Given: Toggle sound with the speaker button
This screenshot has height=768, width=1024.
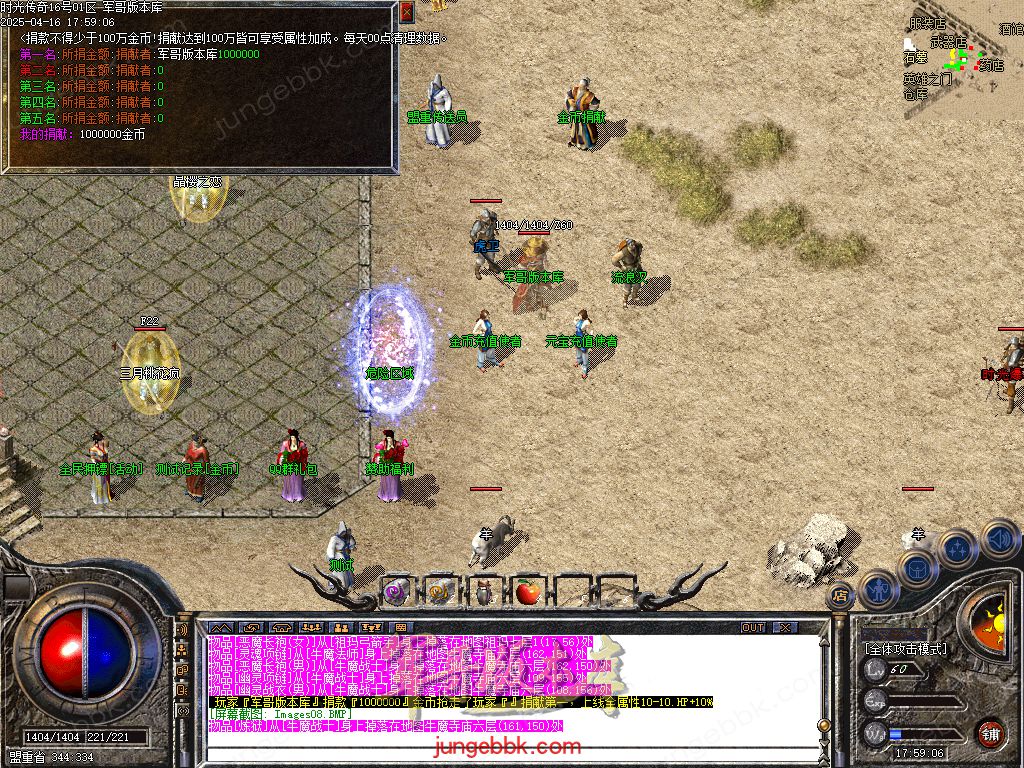Looking at the screenshot, I should [x=998, y=538].
